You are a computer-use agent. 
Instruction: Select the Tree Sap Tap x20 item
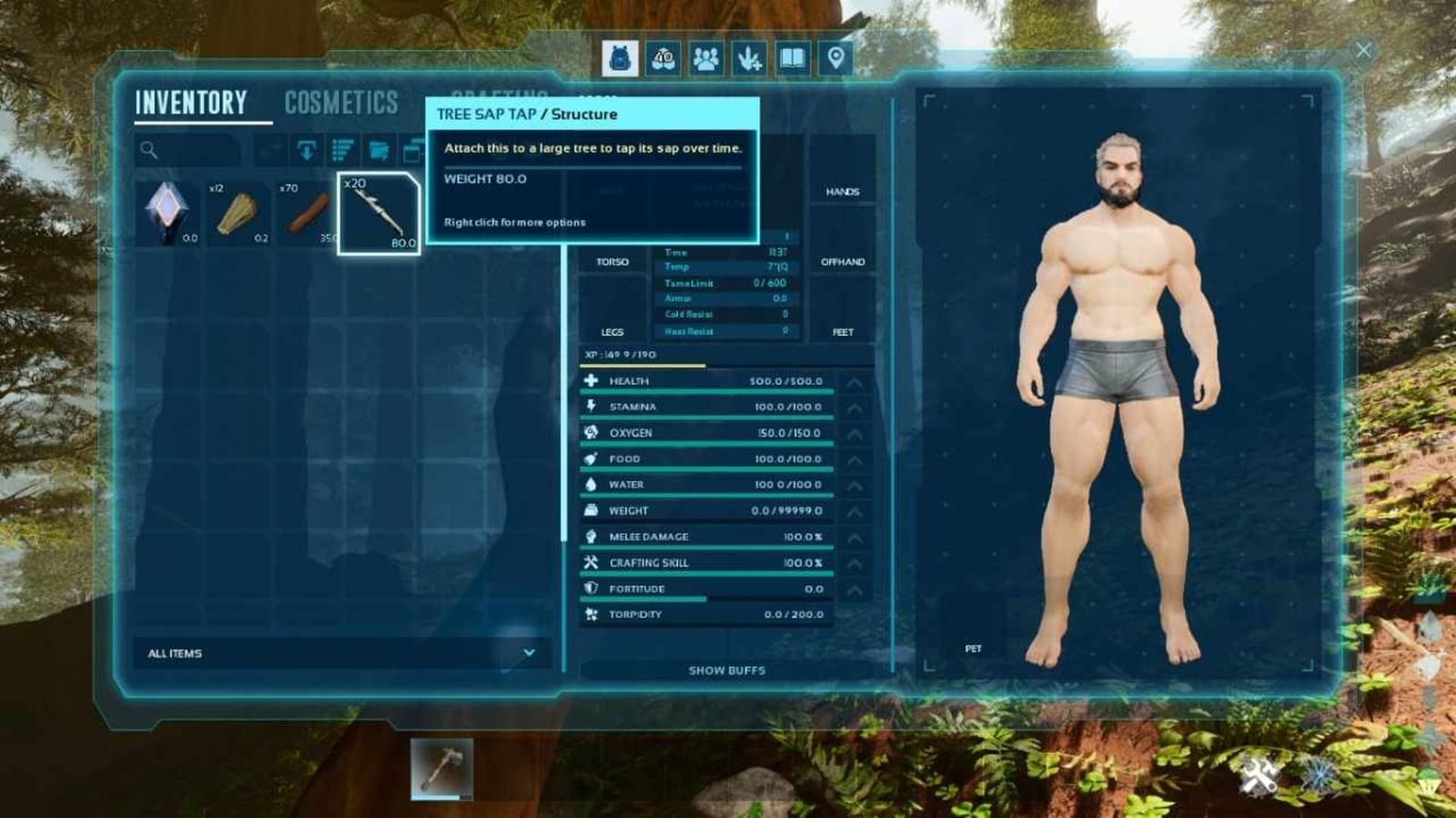(x=379, y=211)
